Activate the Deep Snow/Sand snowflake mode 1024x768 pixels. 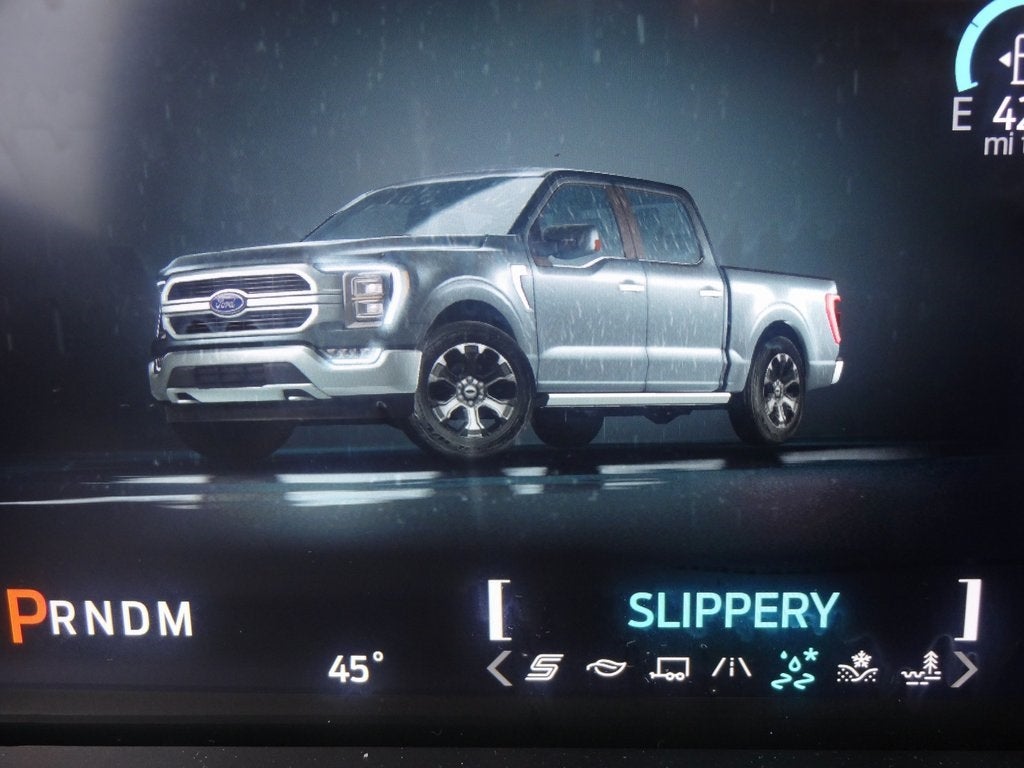point(857,668)
